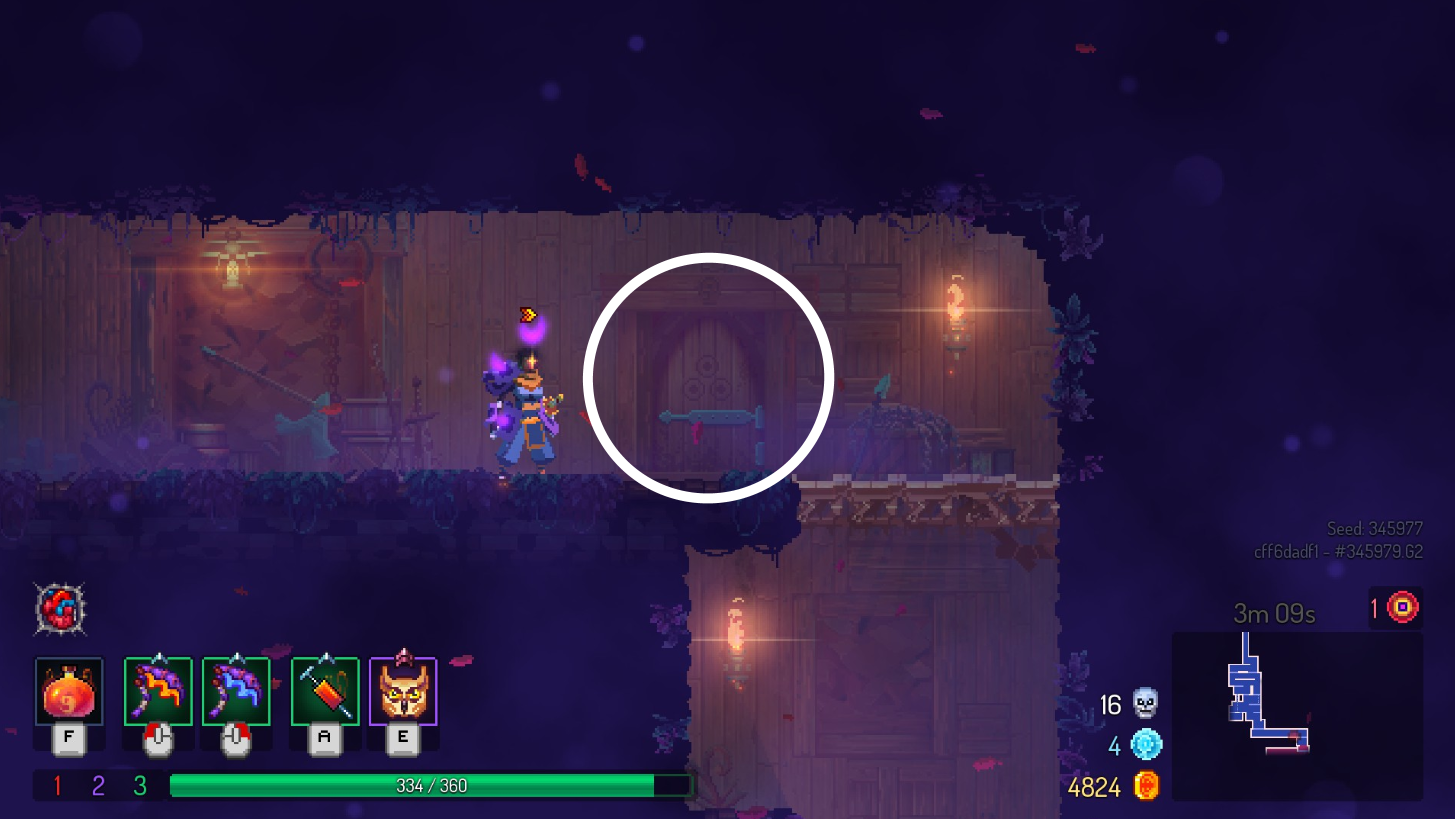1455x819 pixels.
Task: Click the syringe skill bound to A
Action: (322, 692)
